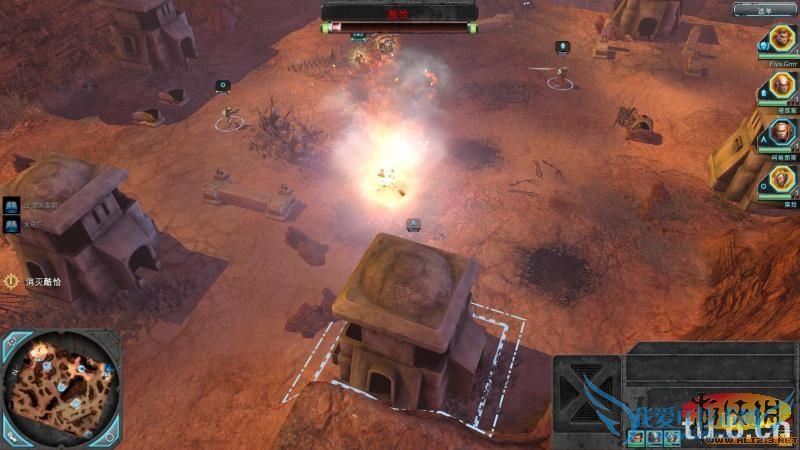The width and height of the screenshot is (800, 450).
Task: Click the minimap's bottom-left corner button
Action: pos(12,434)
